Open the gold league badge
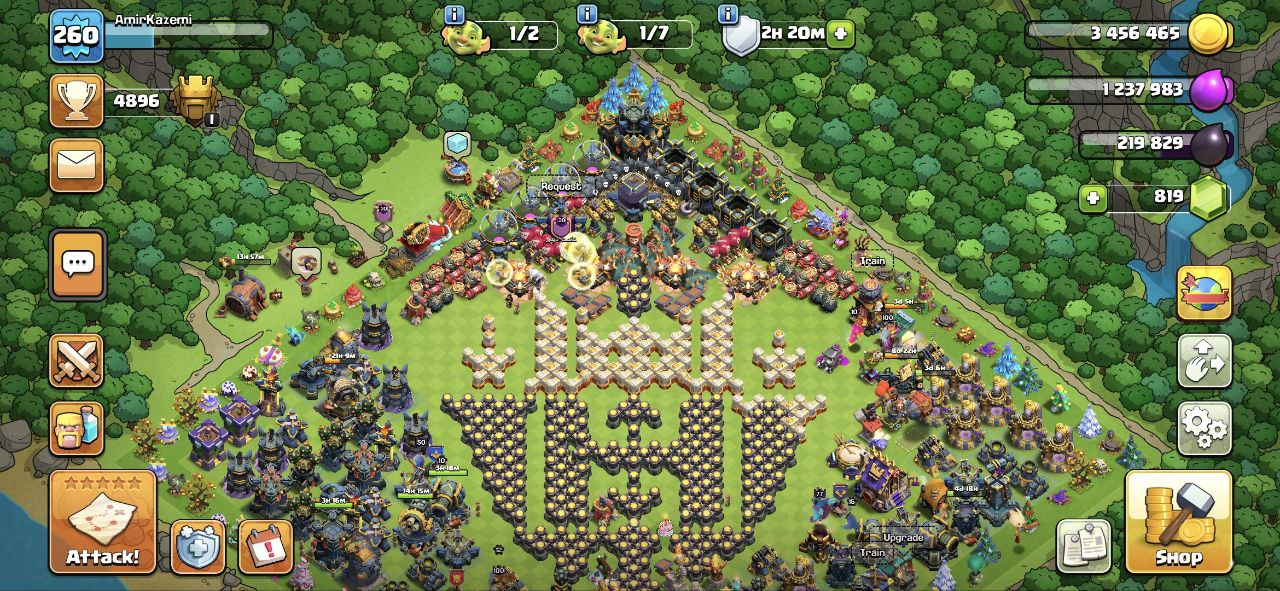 click(195, 100)
